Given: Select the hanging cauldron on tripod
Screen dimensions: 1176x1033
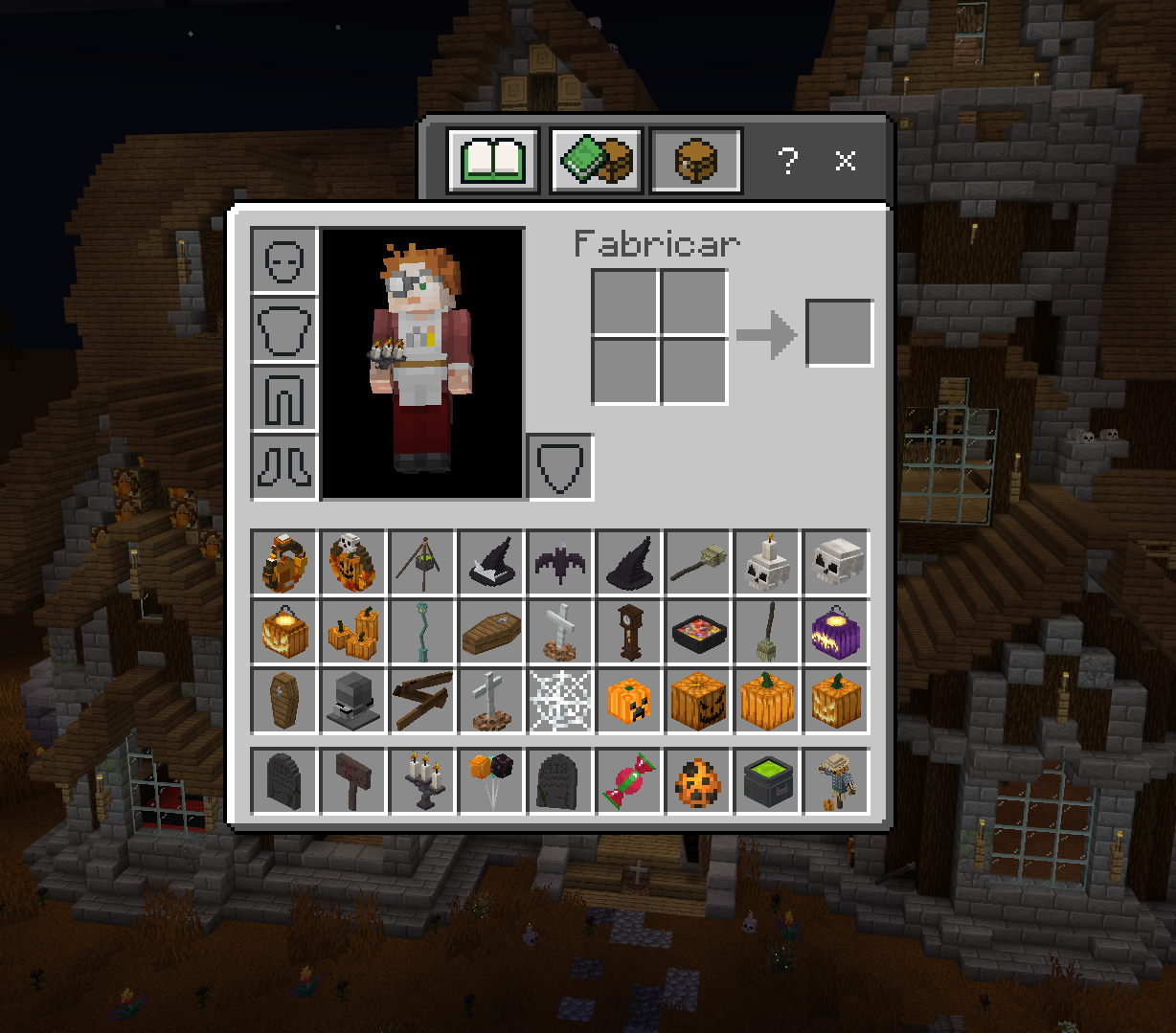Looking at the screenshot, I should click(x=422, y=564).
